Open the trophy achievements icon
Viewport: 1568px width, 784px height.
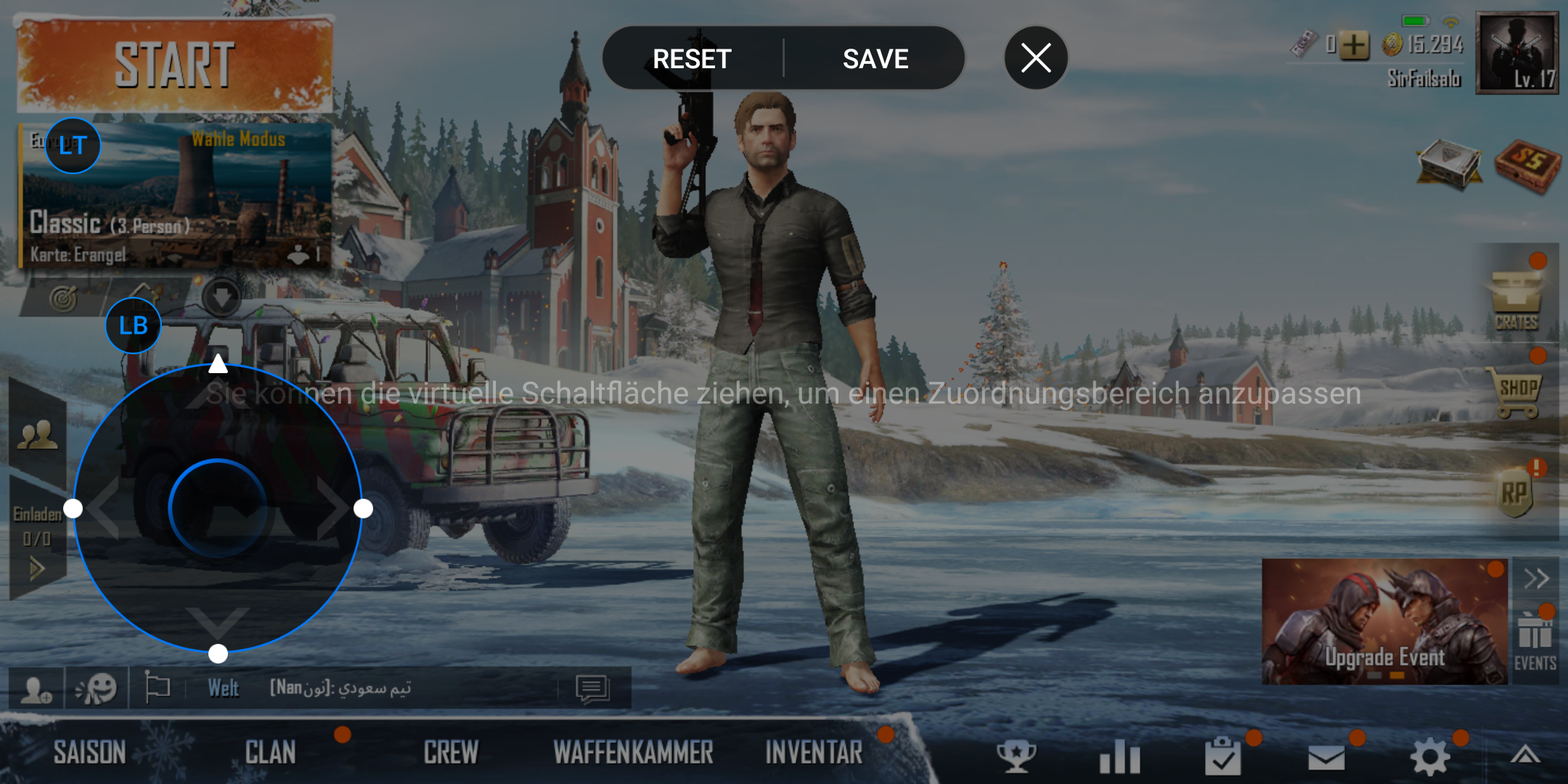tap(1016, 756)
